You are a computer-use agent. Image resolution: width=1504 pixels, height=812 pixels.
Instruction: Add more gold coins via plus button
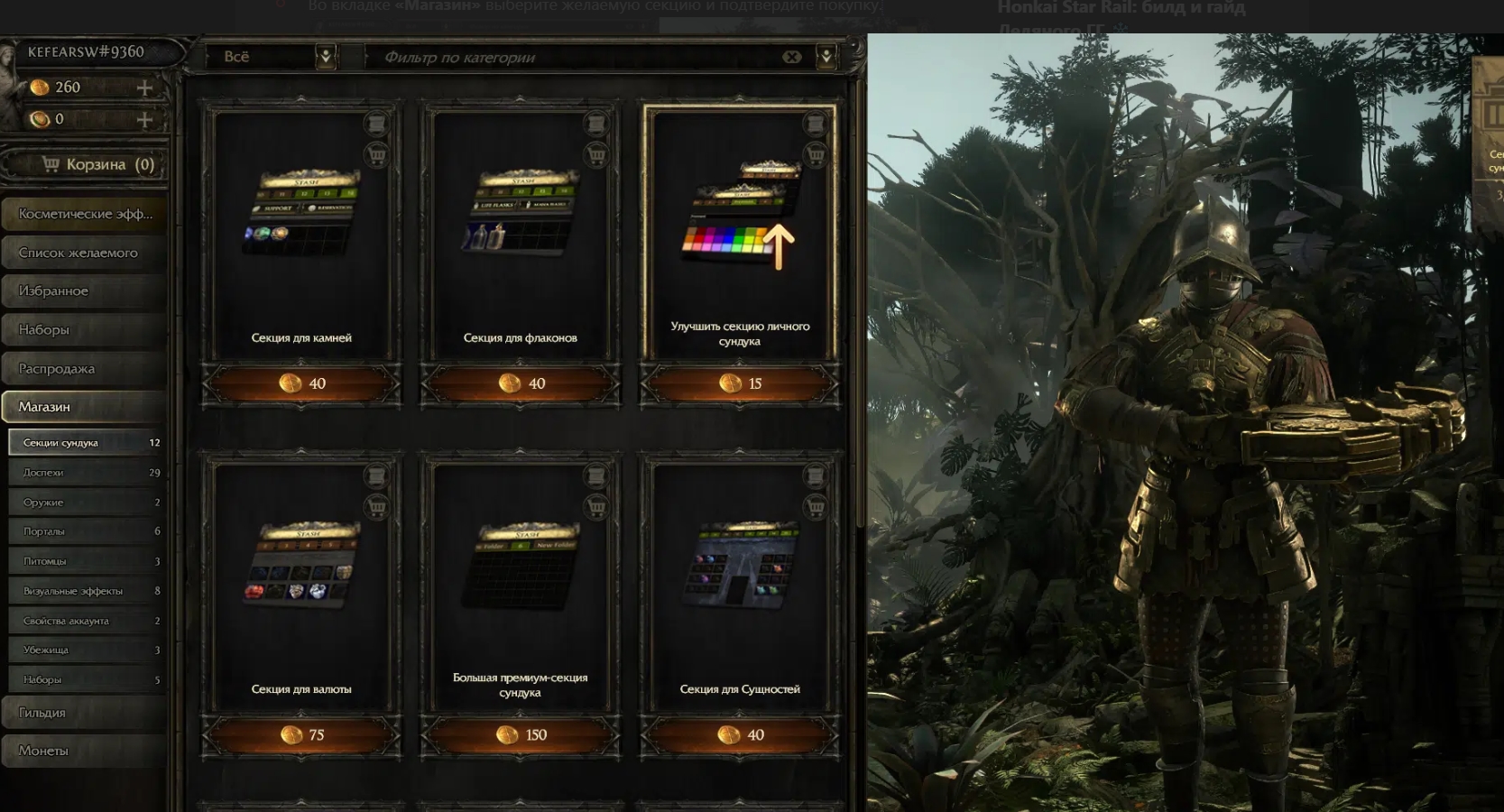pos(144,88)
